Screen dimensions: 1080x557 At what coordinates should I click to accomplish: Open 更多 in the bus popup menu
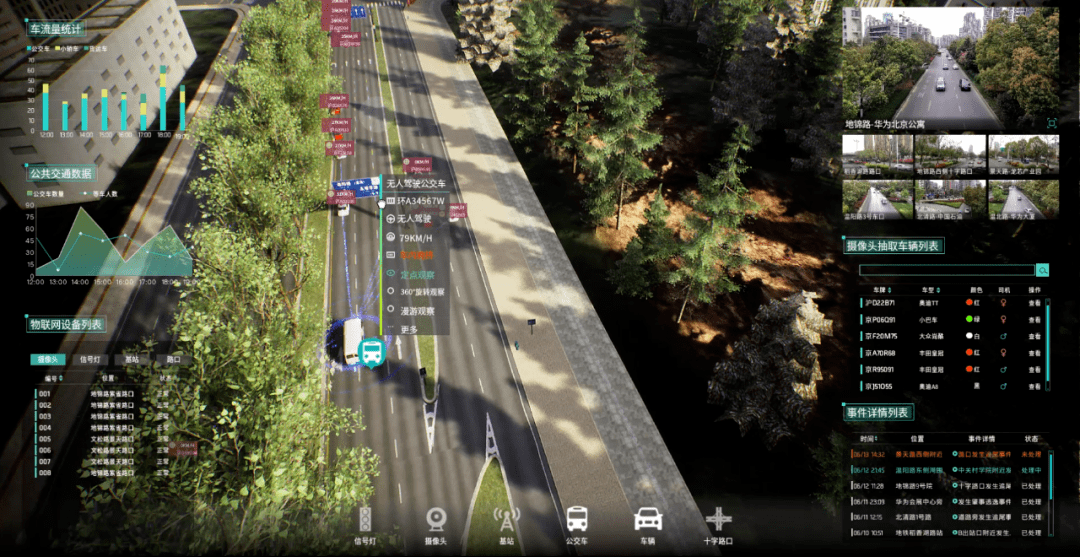pyautogui.click(x=409, y=329)
